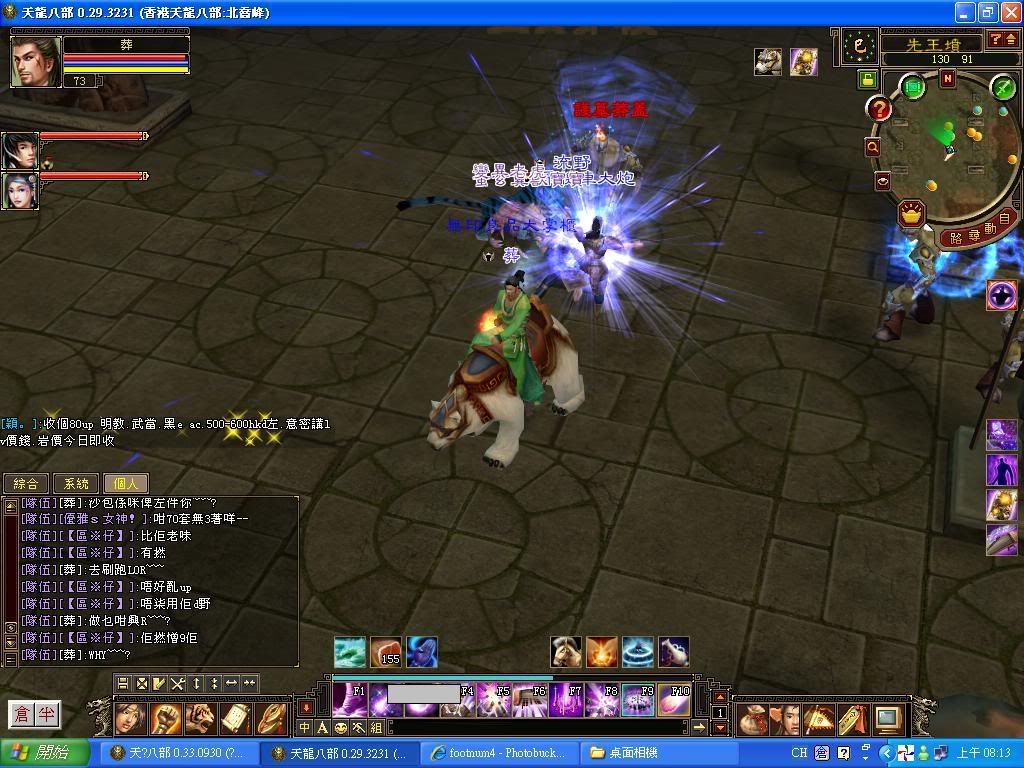
Task: Click the magnifying glass search button
Action: [873, 147]
